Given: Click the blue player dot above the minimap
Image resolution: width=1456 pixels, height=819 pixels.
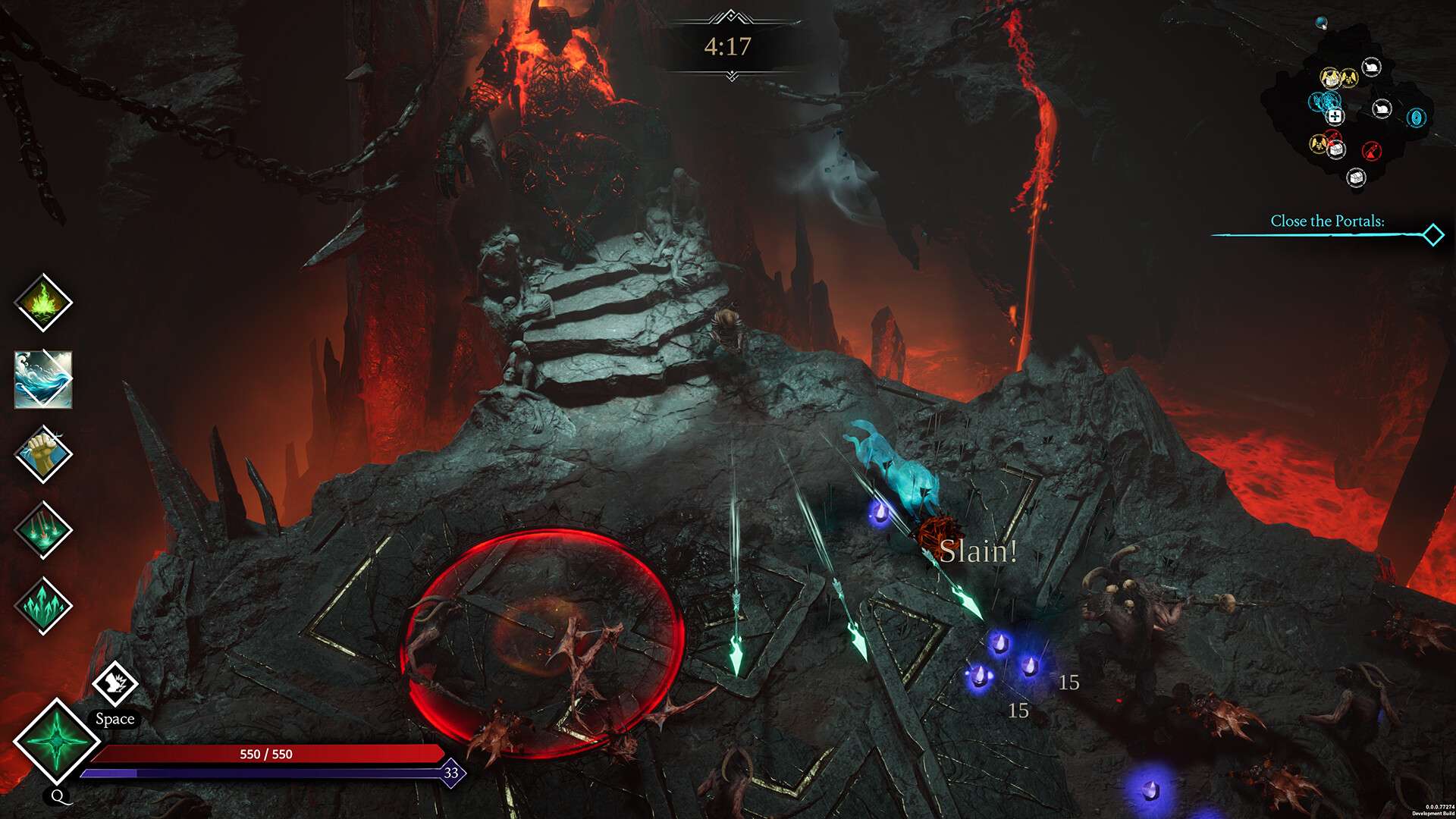Looking at the screenshot, I should [x=1320, y=21].
